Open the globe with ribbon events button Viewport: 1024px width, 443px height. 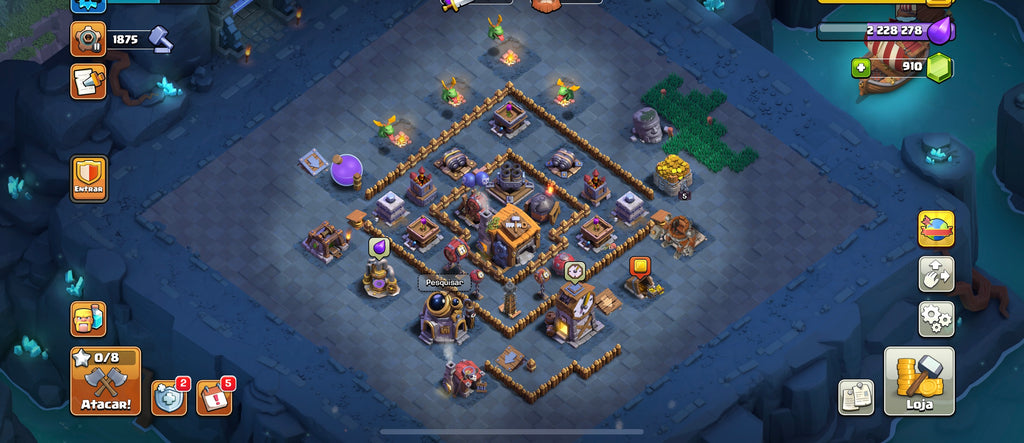click(936, 229)
